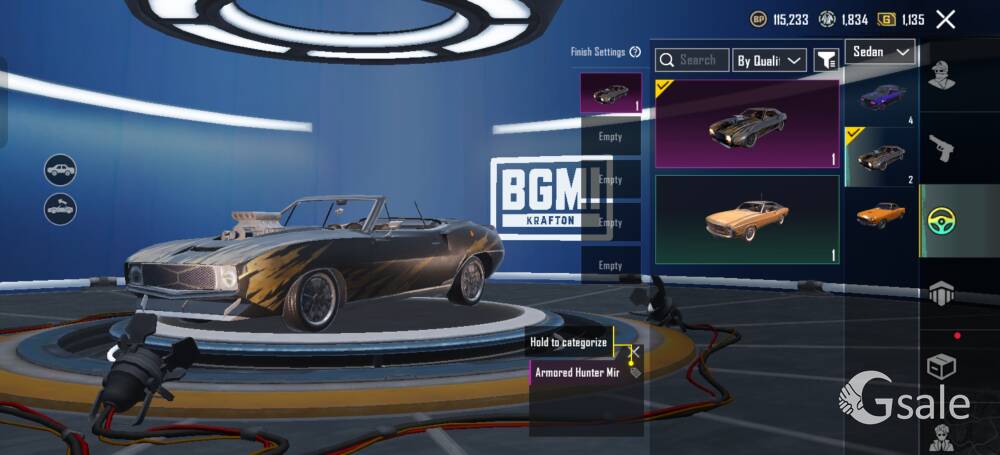Show the convertible roof-open car view
Viewport: 1000px width, 455px height.
[x=61, y=208]
